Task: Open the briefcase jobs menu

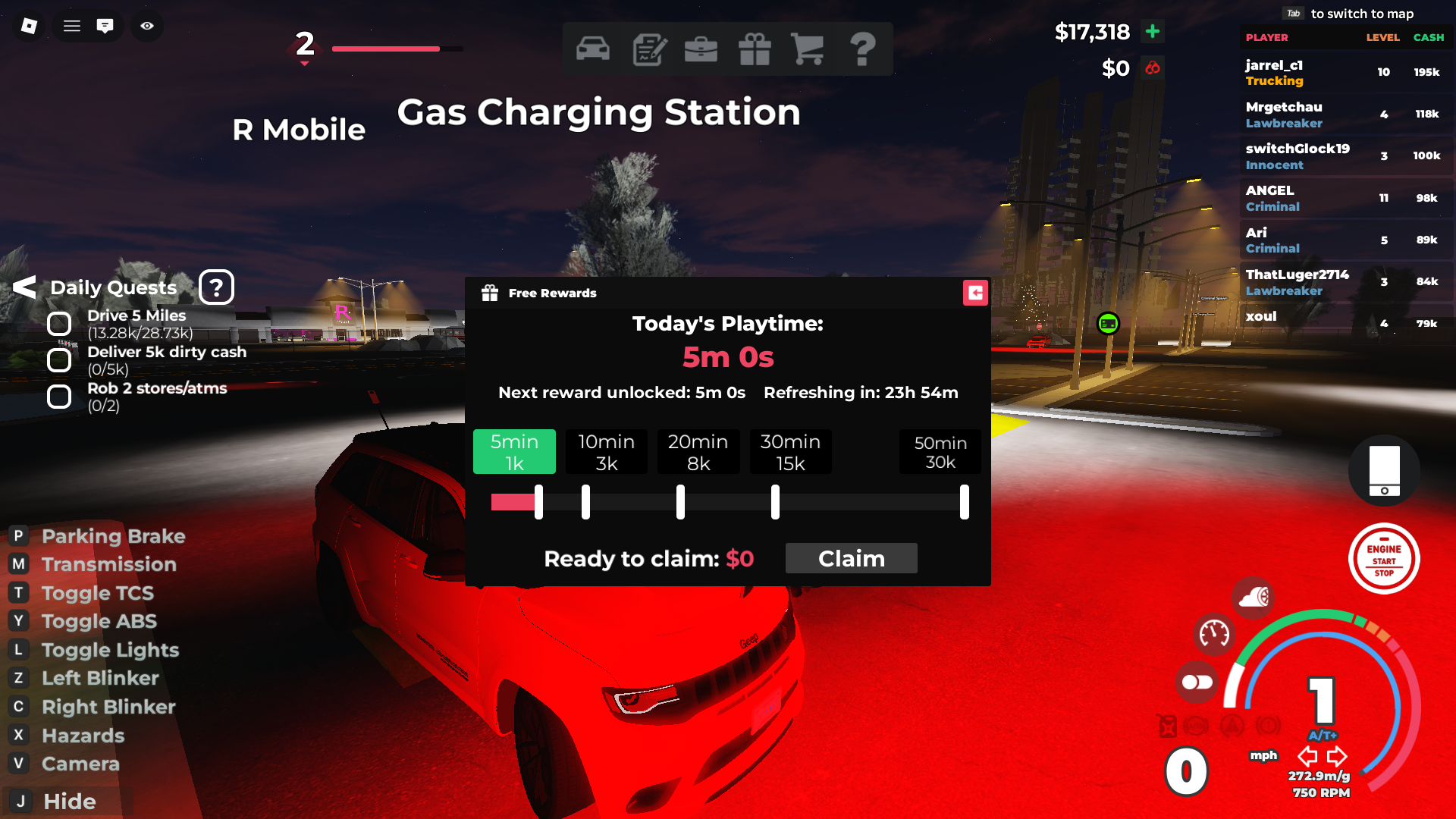Action: [701, 49]
